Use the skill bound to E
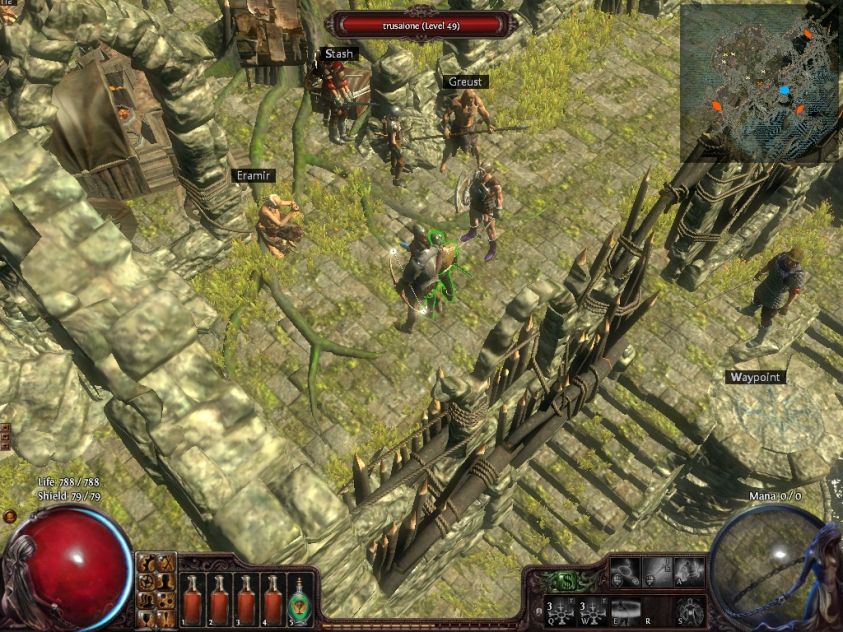Image resolution: width=843 pixels, height=632 pixels. [625, 609]
